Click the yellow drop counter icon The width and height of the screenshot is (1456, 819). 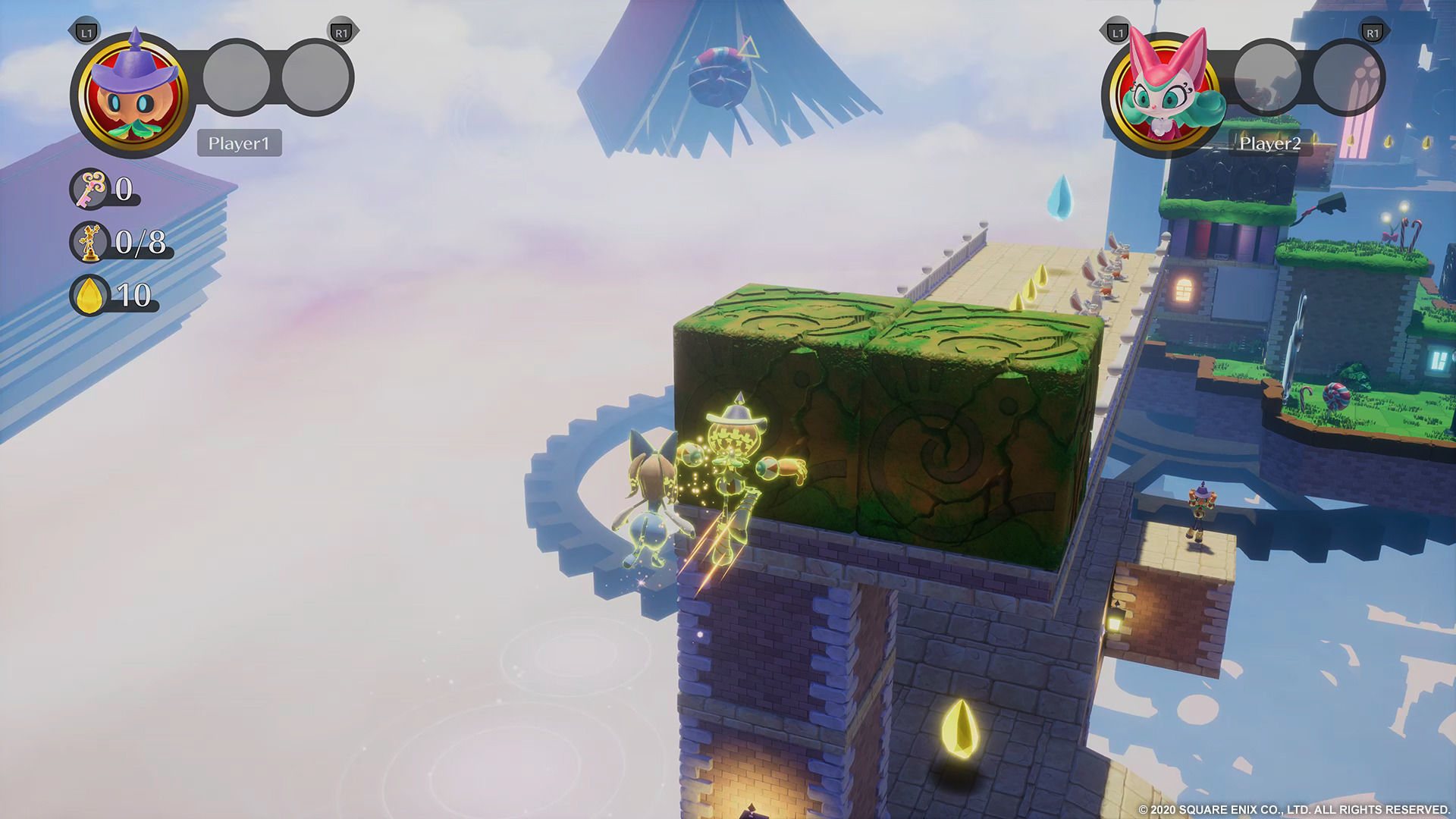point(90,295)
